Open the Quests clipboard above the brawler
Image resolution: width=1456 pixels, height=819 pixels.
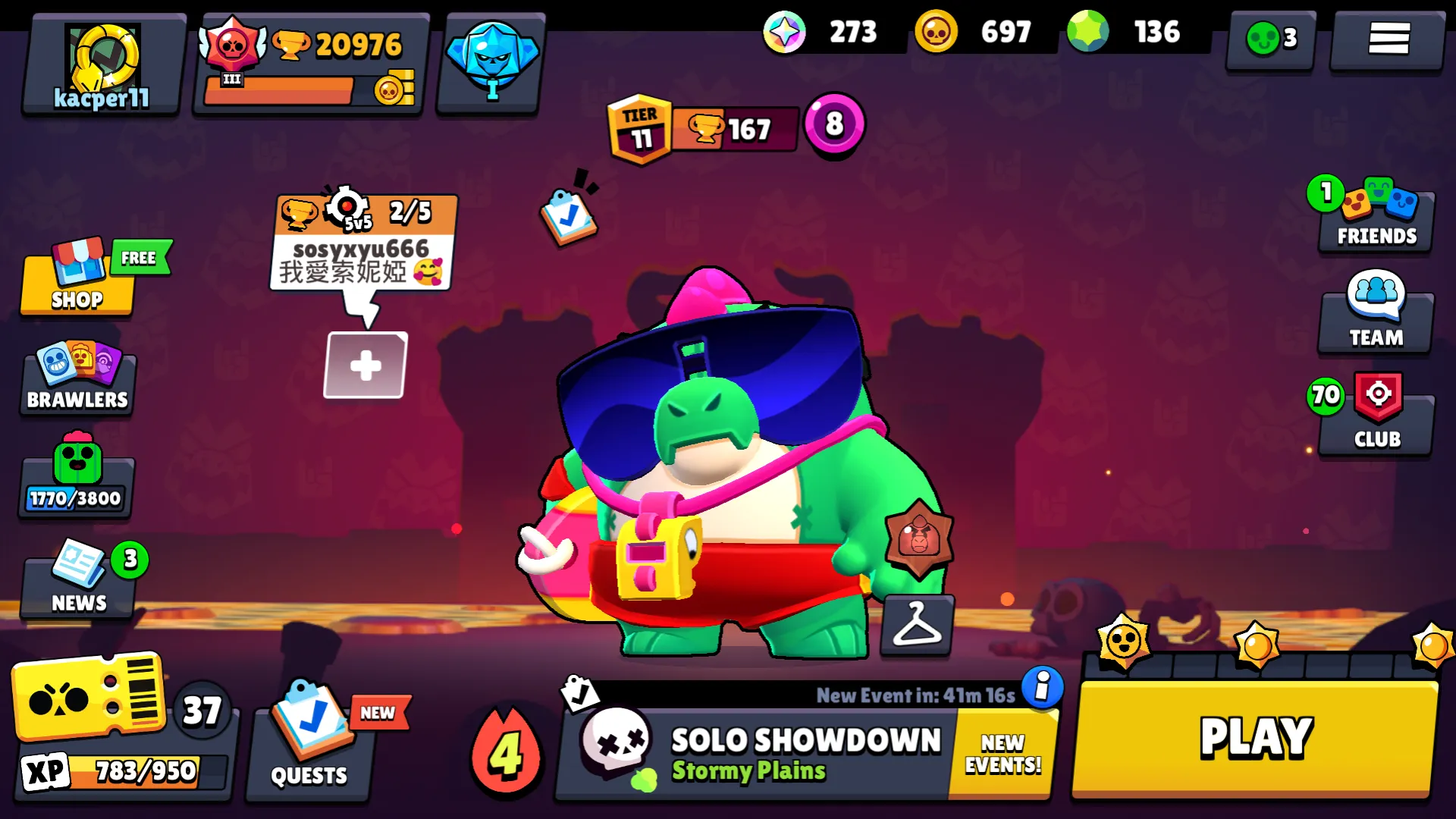570,215
